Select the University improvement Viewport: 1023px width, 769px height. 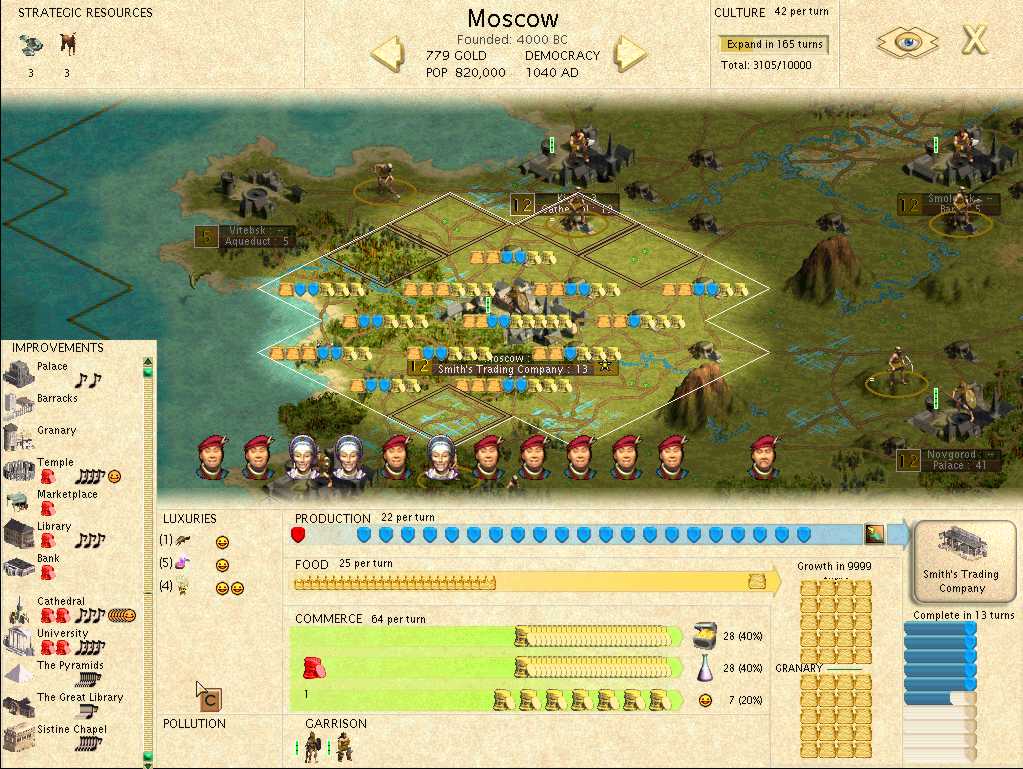[62, 634]
